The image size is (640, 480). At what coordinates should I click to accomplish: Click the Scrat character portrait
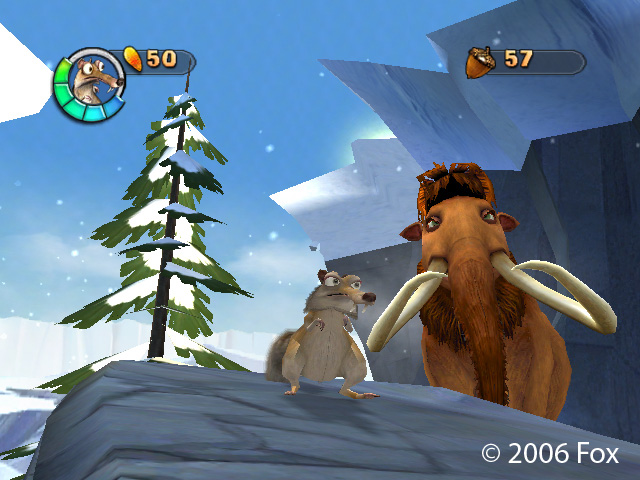point(91,83)
